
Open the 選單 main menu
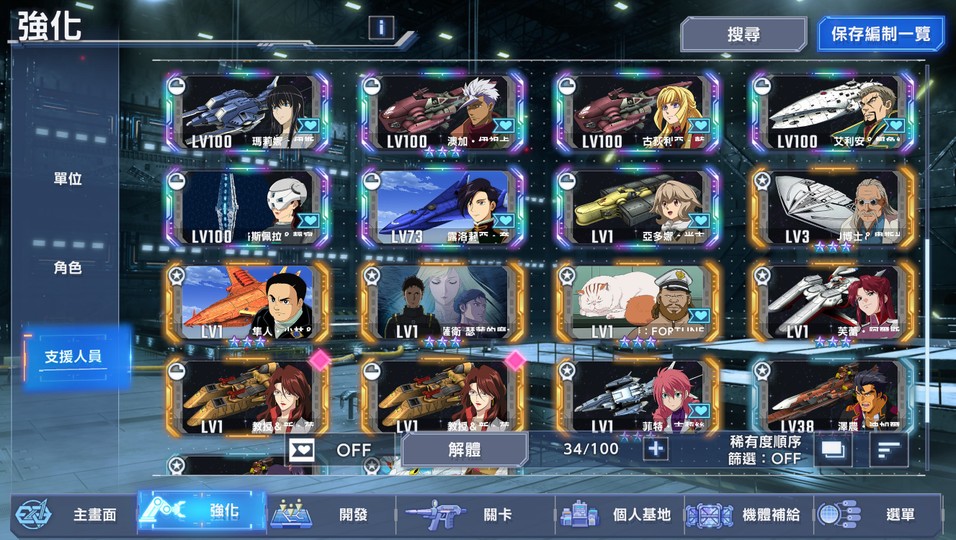[x=878, y=515]
